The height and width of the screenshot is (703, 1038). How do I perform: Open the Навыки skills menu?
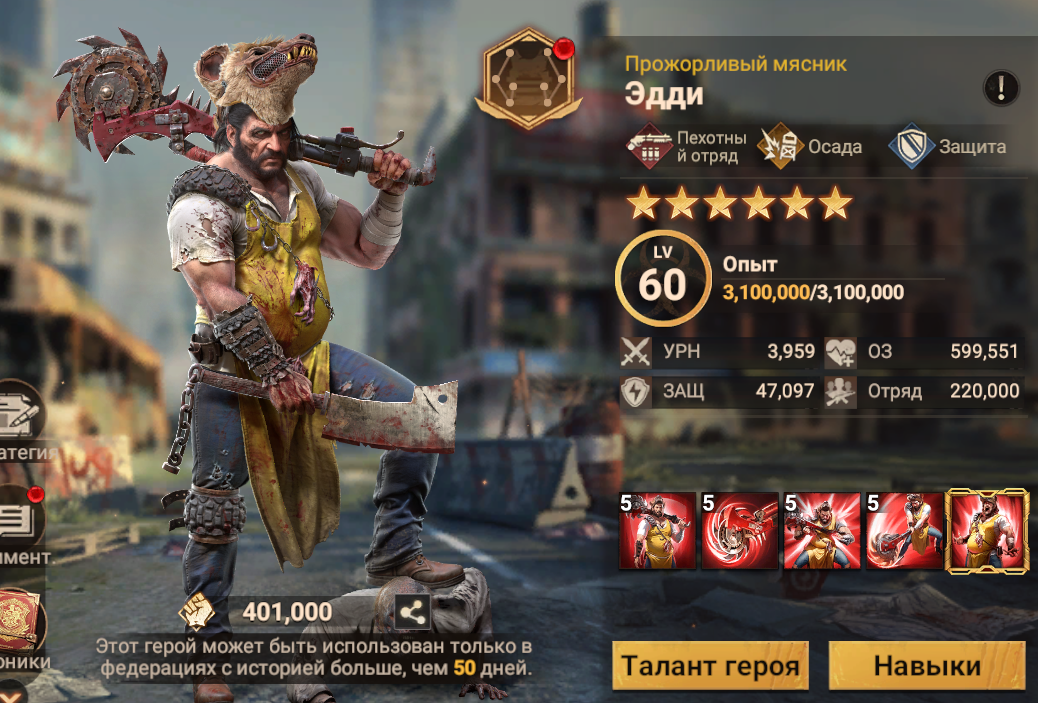(927, 666)
